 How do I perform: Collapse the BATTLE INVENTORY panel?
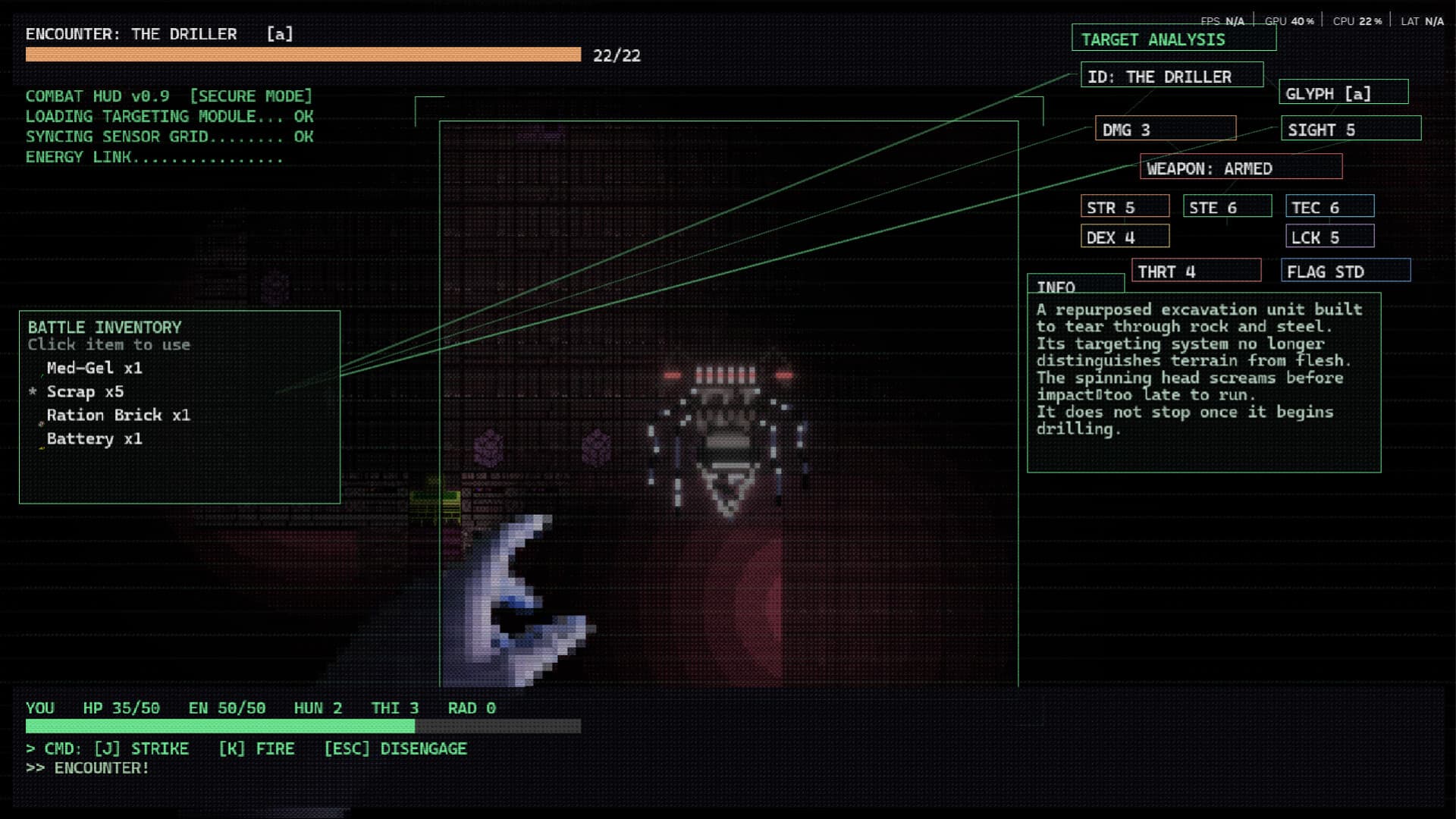pyautogui.click(x=103, y=327)
